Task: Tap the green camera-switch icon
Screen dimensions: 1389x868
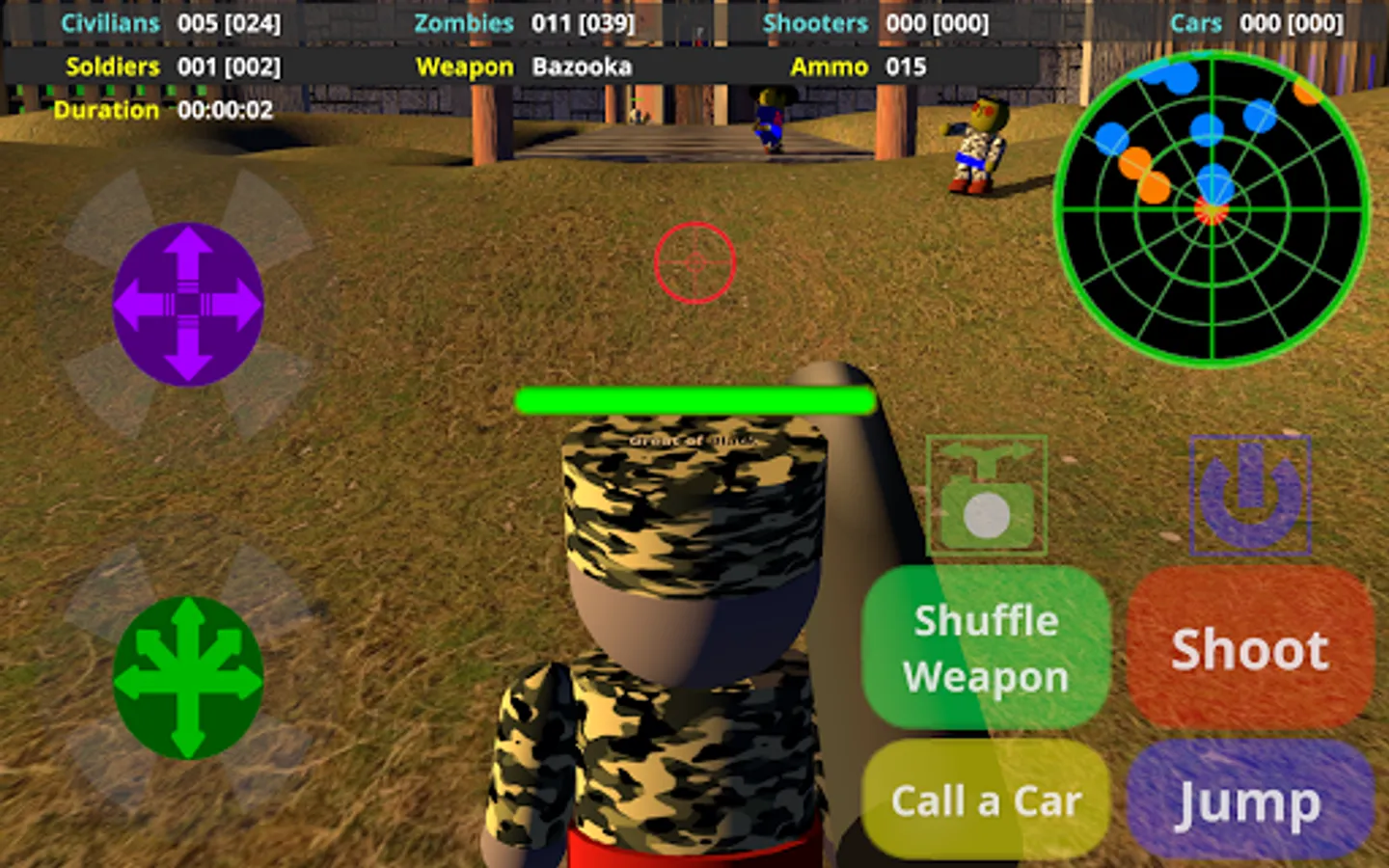Action: click(986, 495)
